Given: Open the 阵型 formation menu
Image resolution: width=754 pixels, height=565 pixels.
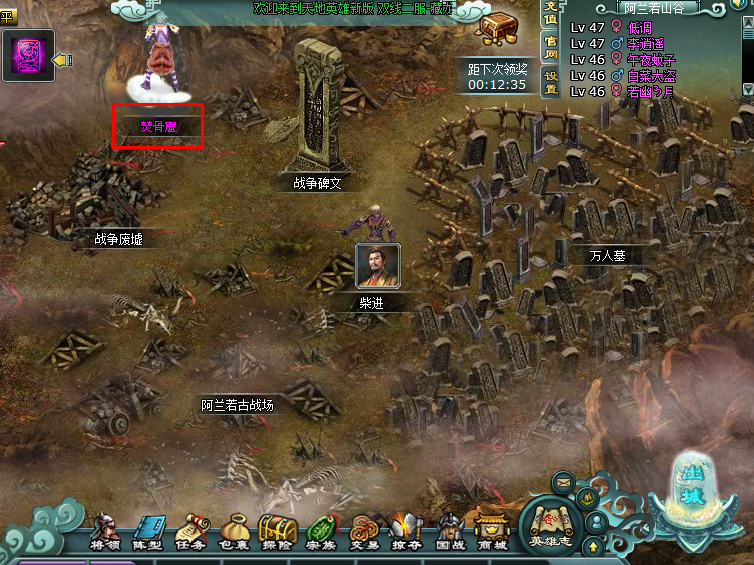Looking at the screenshot, I should point(147,531).
